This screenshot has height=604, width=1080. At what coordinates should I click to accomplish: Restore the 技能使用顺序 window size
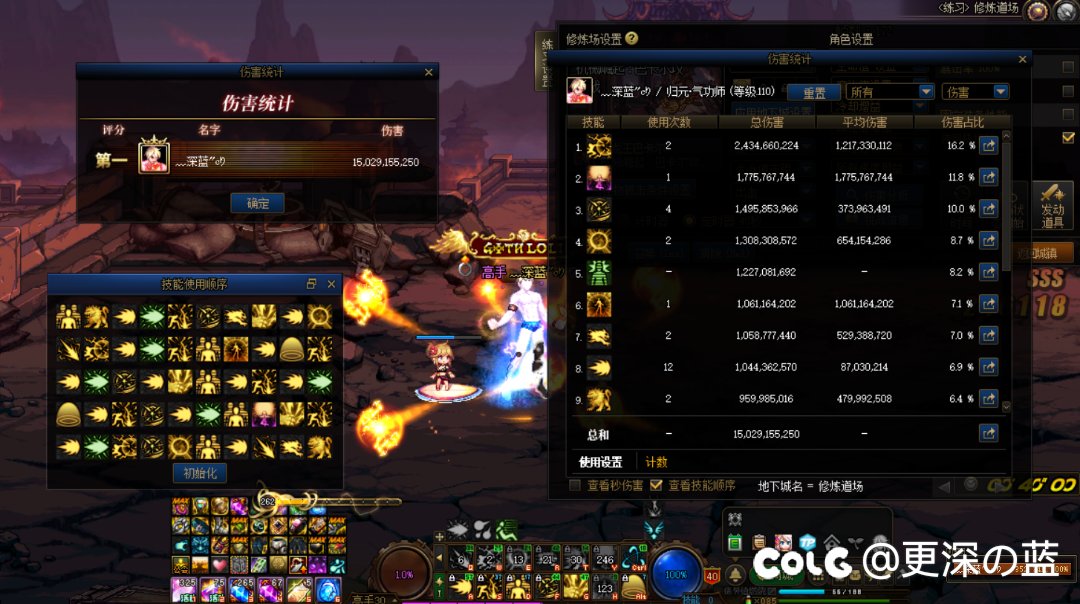tap(312, 284)
